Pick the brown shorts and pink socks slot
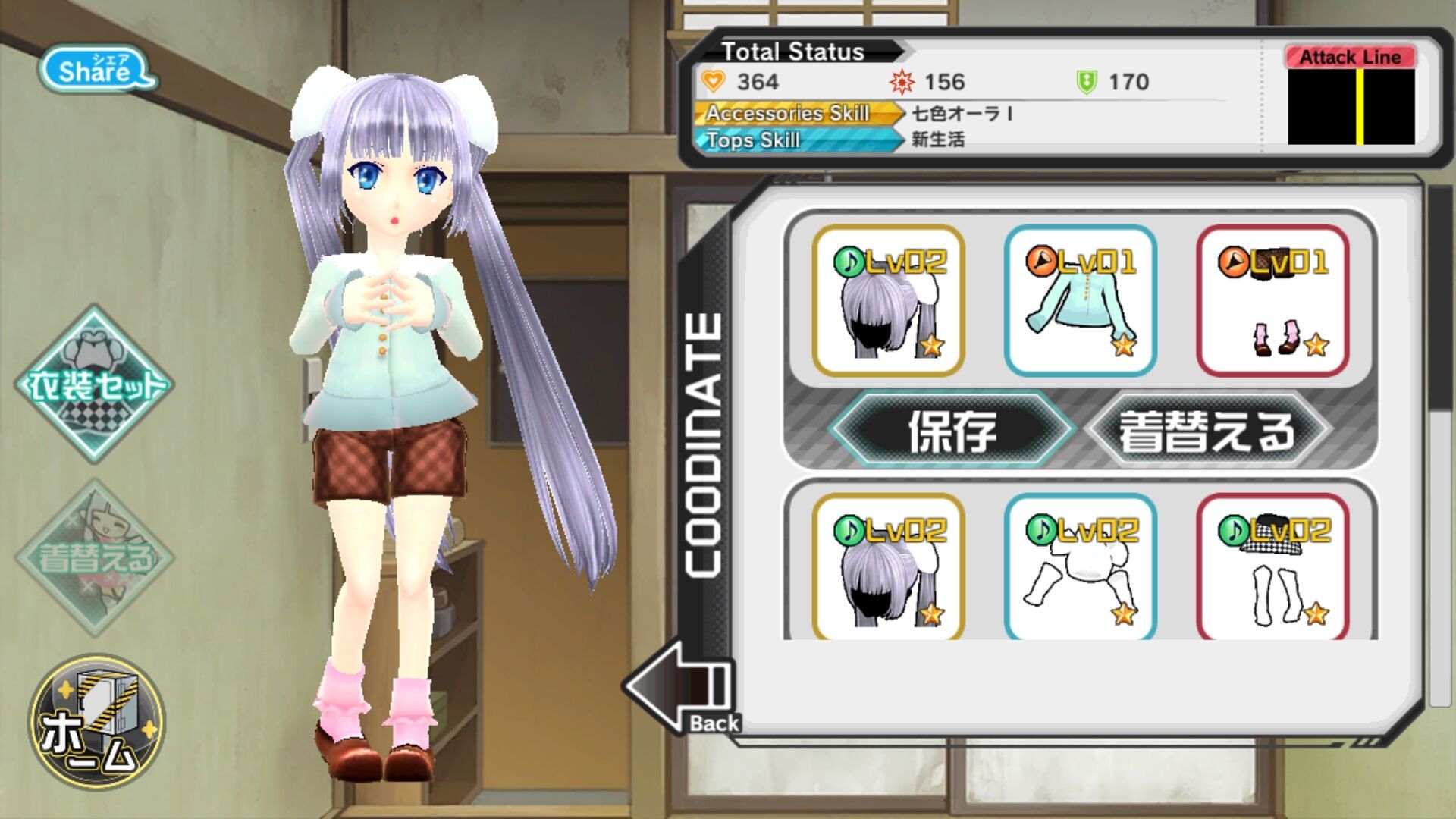This screenshot has height=819, width=1456. click(x=1272, y=301)
